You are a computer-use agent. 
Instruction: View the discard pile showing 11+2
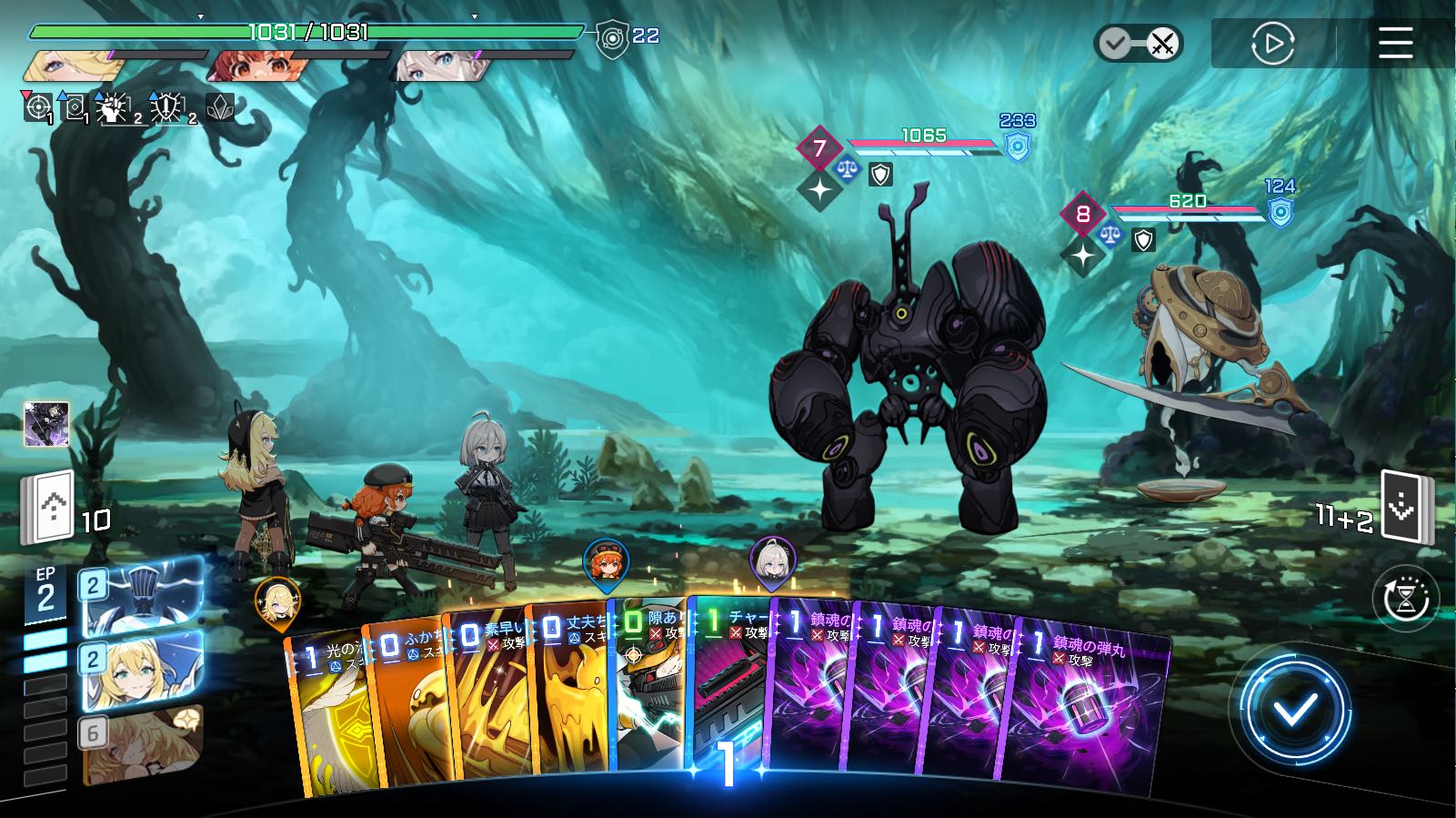1405,506
